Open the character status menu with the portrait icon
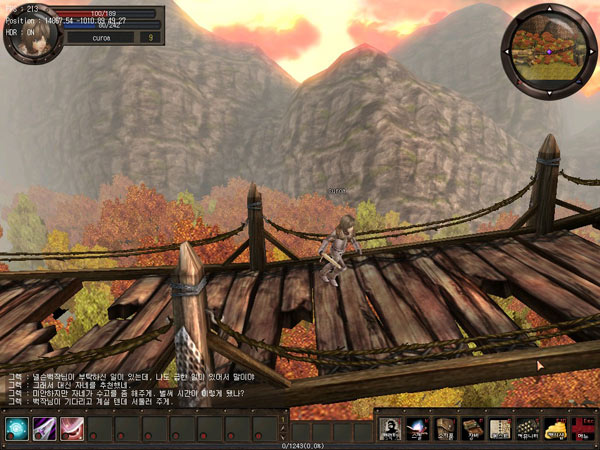 [391, 429]
